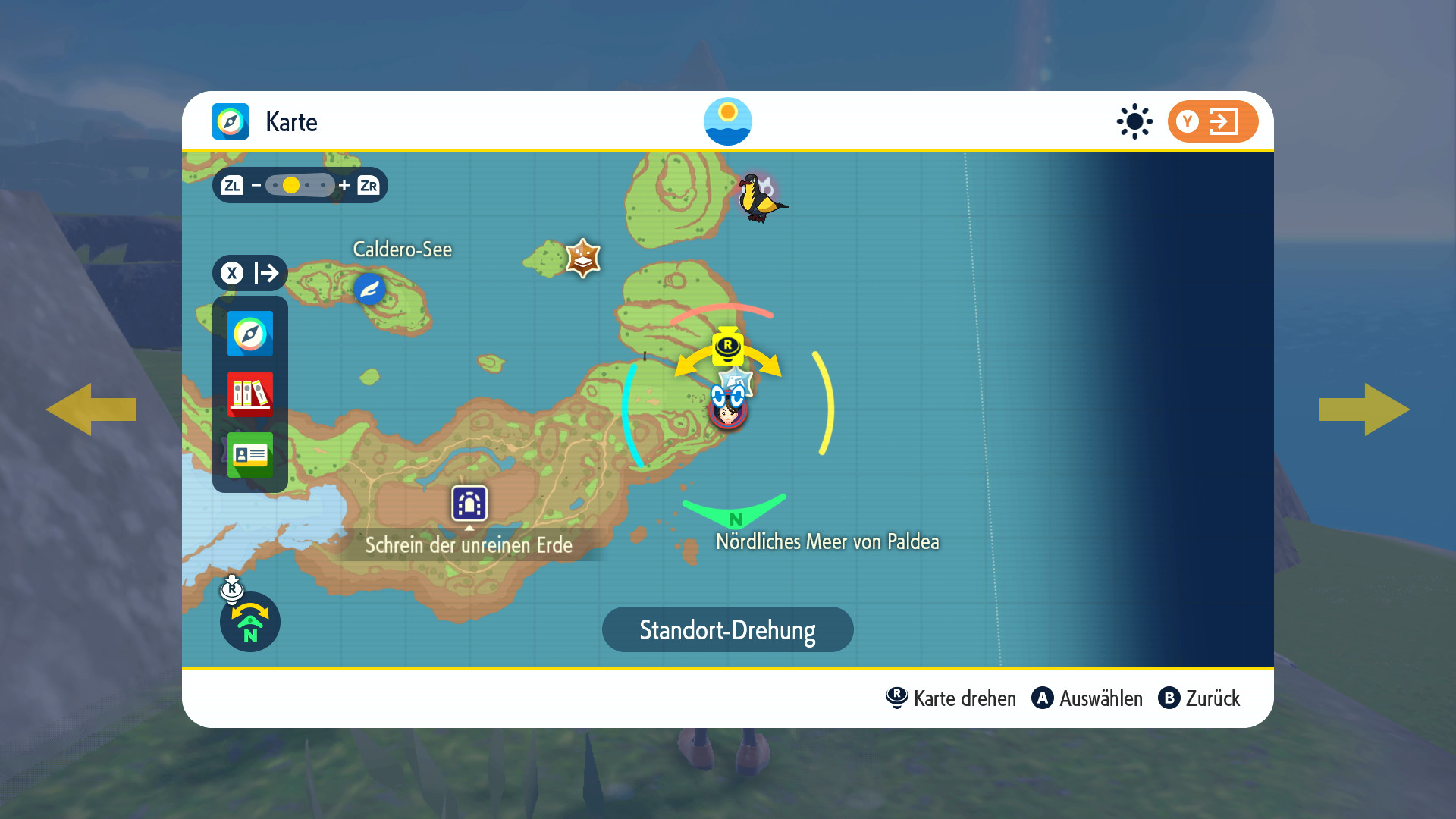Click the Standort-Drehung label
The width and height of the screenshot is (1456, 819).
pos(727,629)
